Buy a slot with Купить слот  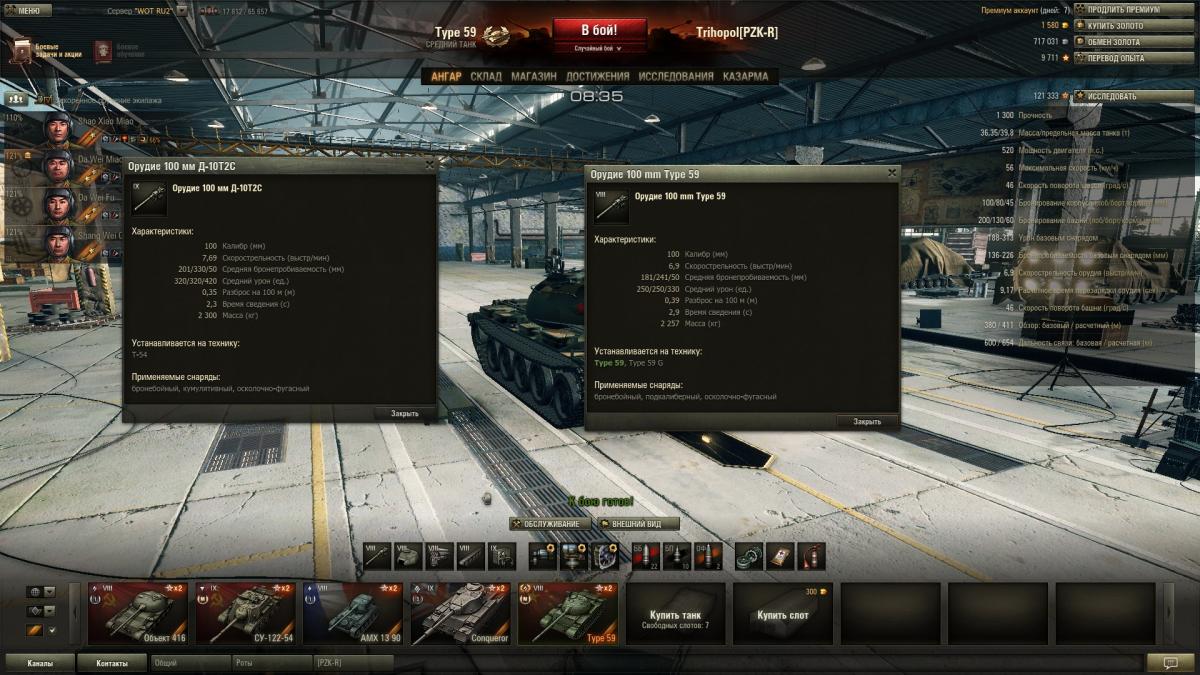point(782,613)
